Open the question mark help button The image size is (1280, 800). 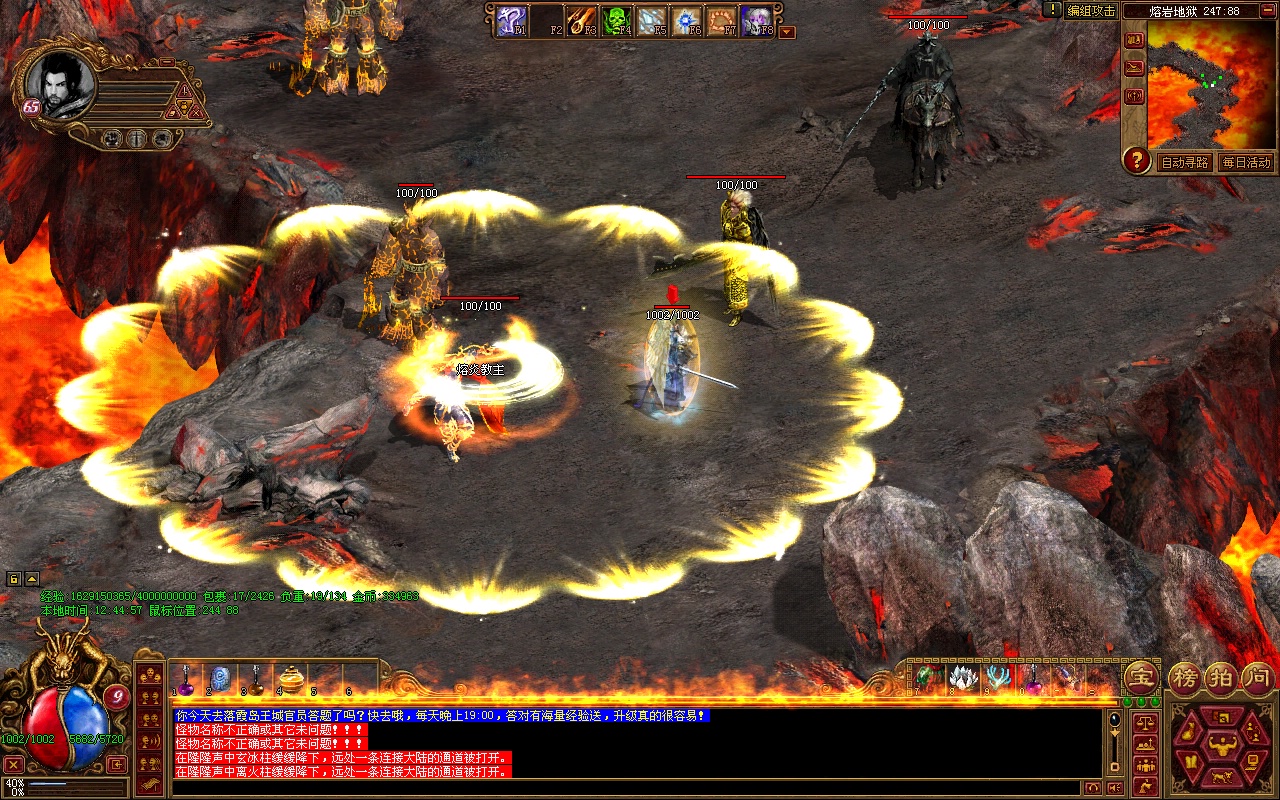point(1136,160)
